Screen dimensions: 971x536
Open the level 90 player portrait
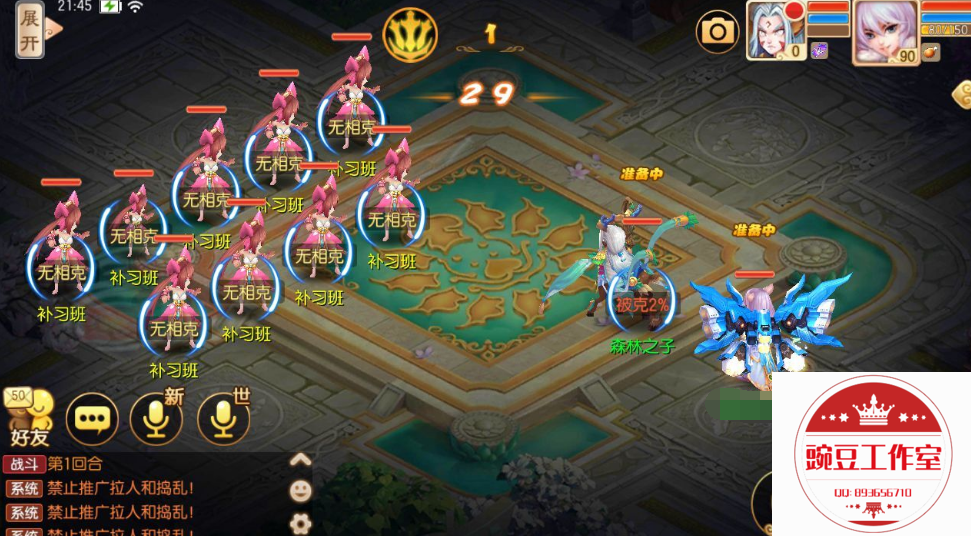[x=884, y=31]
